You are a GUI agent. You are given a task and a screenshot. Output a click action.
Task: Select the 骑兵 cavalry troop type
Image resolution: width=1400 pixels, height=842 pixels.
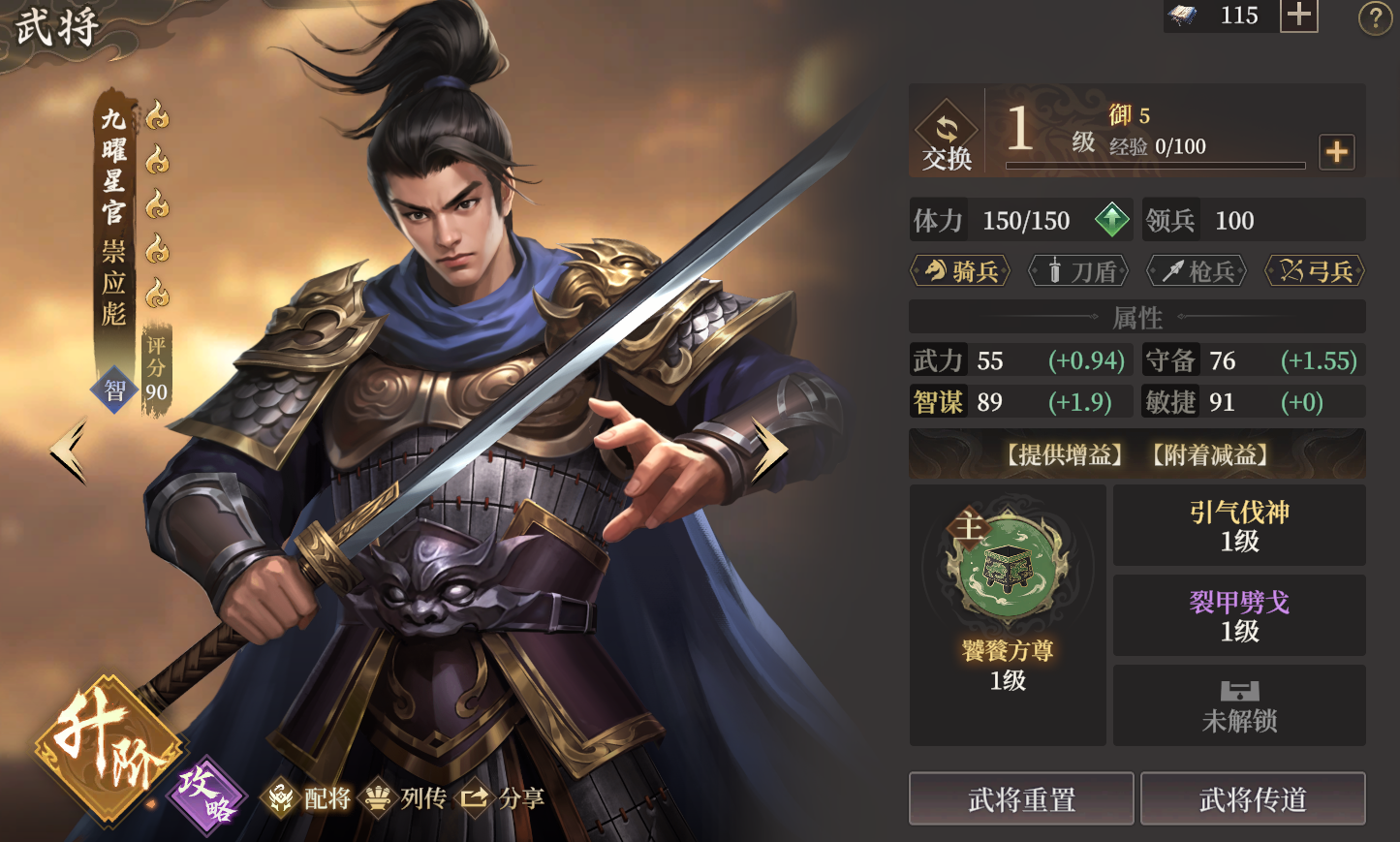[x=959, y=271]
